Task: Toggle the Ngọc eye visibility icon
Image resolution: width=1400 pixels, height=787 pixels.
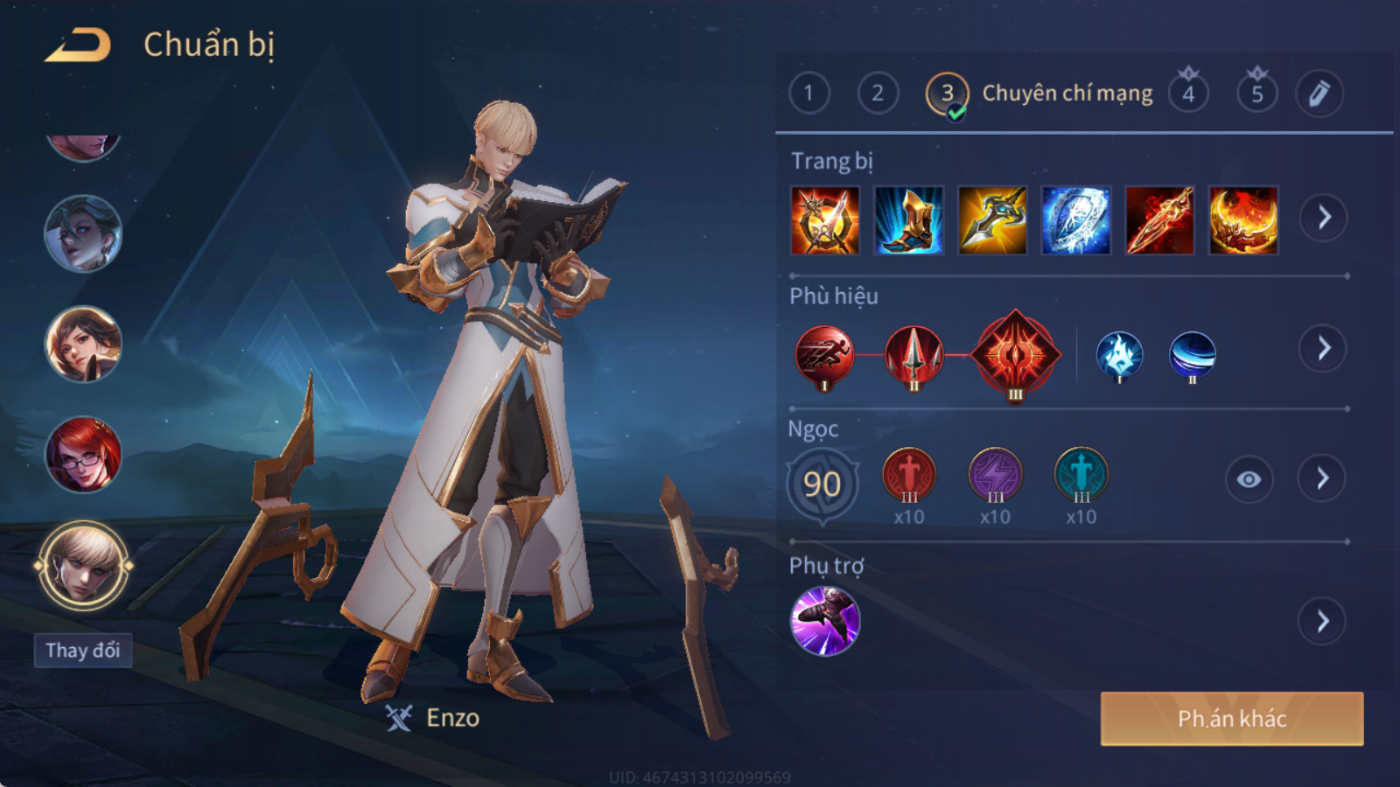Action: pos(1249,479)
